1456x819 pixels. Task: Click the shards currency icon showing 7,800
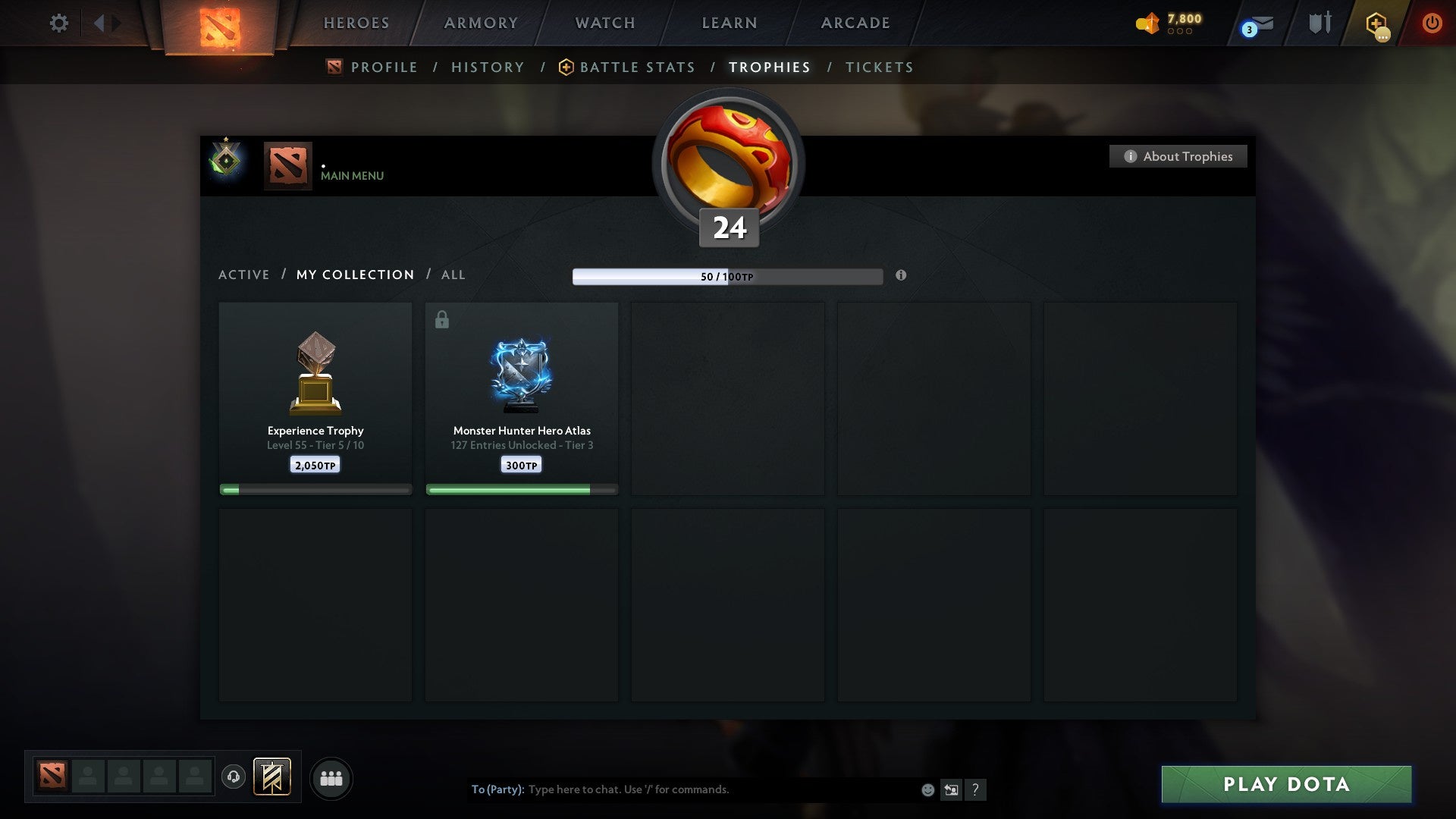click(x=1147, y=24)
